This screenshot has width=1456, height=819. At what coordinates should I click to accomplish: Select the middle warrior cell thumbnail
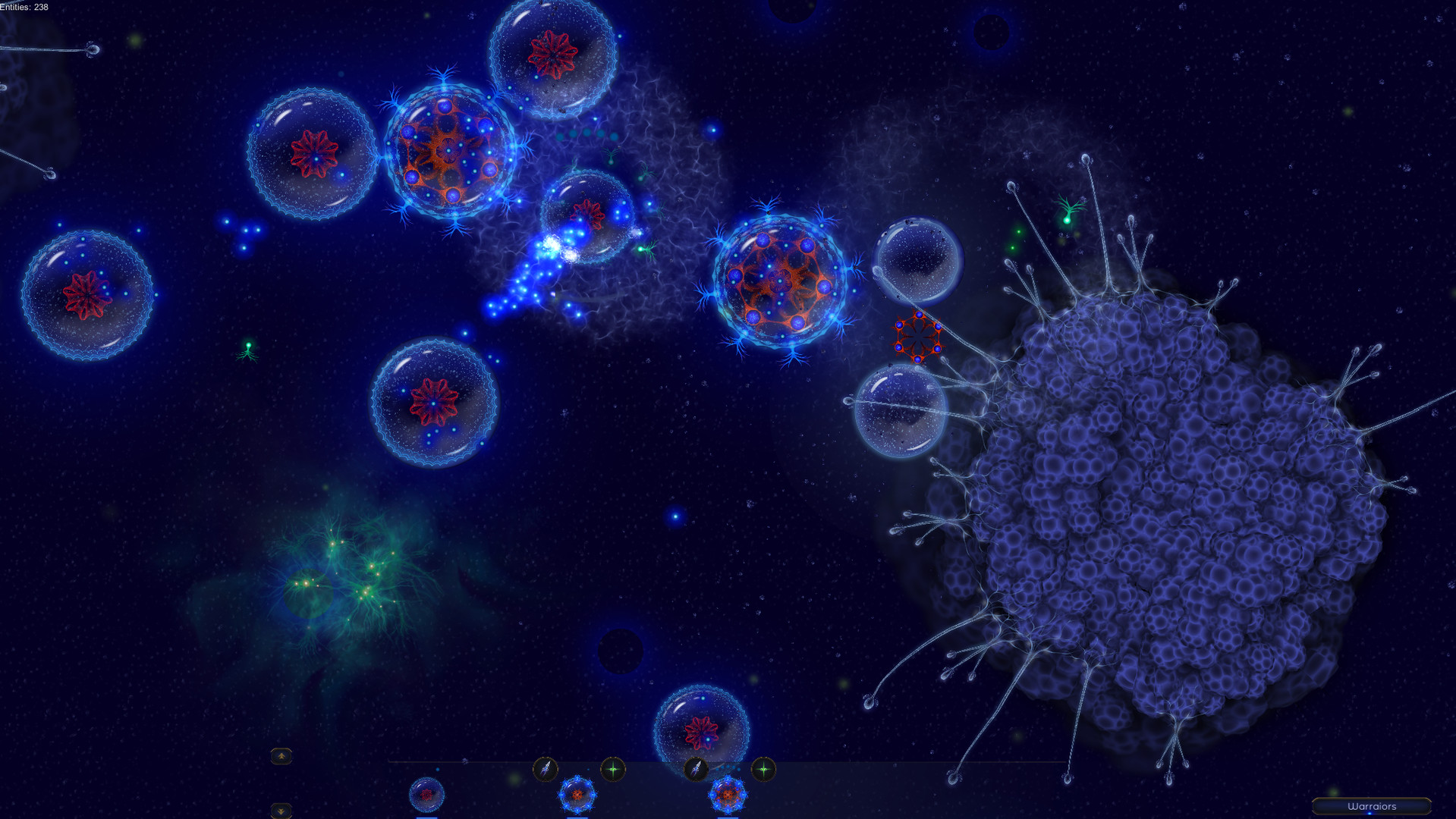[x=577, y=795]
